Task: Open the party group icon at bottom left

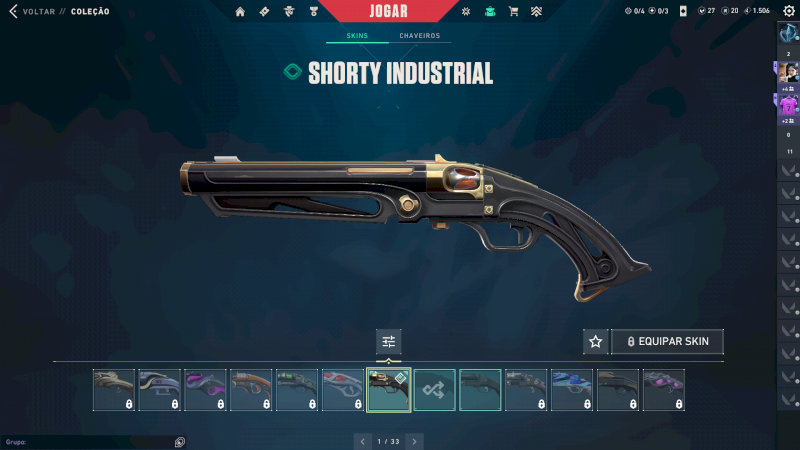Action: coord(180,441)
